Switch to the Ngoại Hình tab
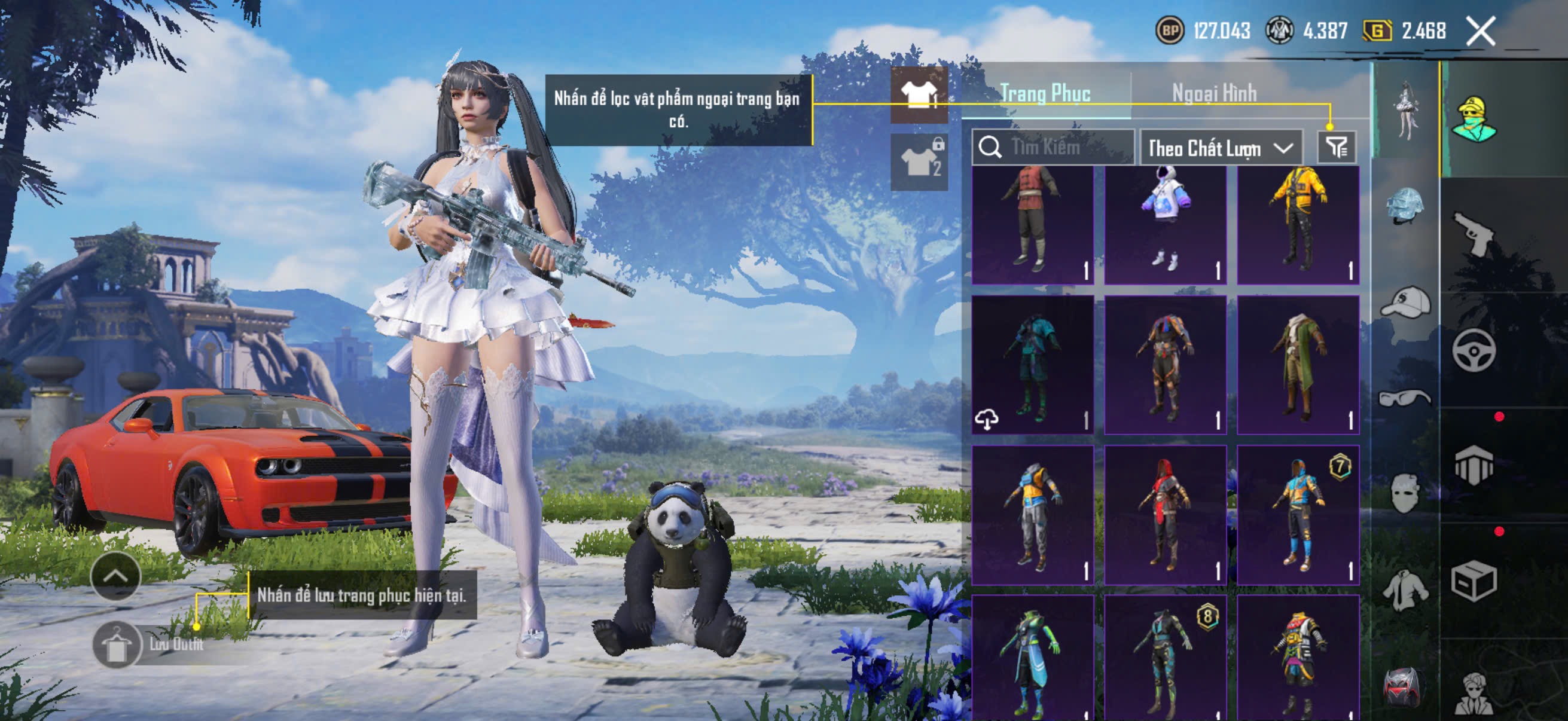 click(x=1214, y=94)
